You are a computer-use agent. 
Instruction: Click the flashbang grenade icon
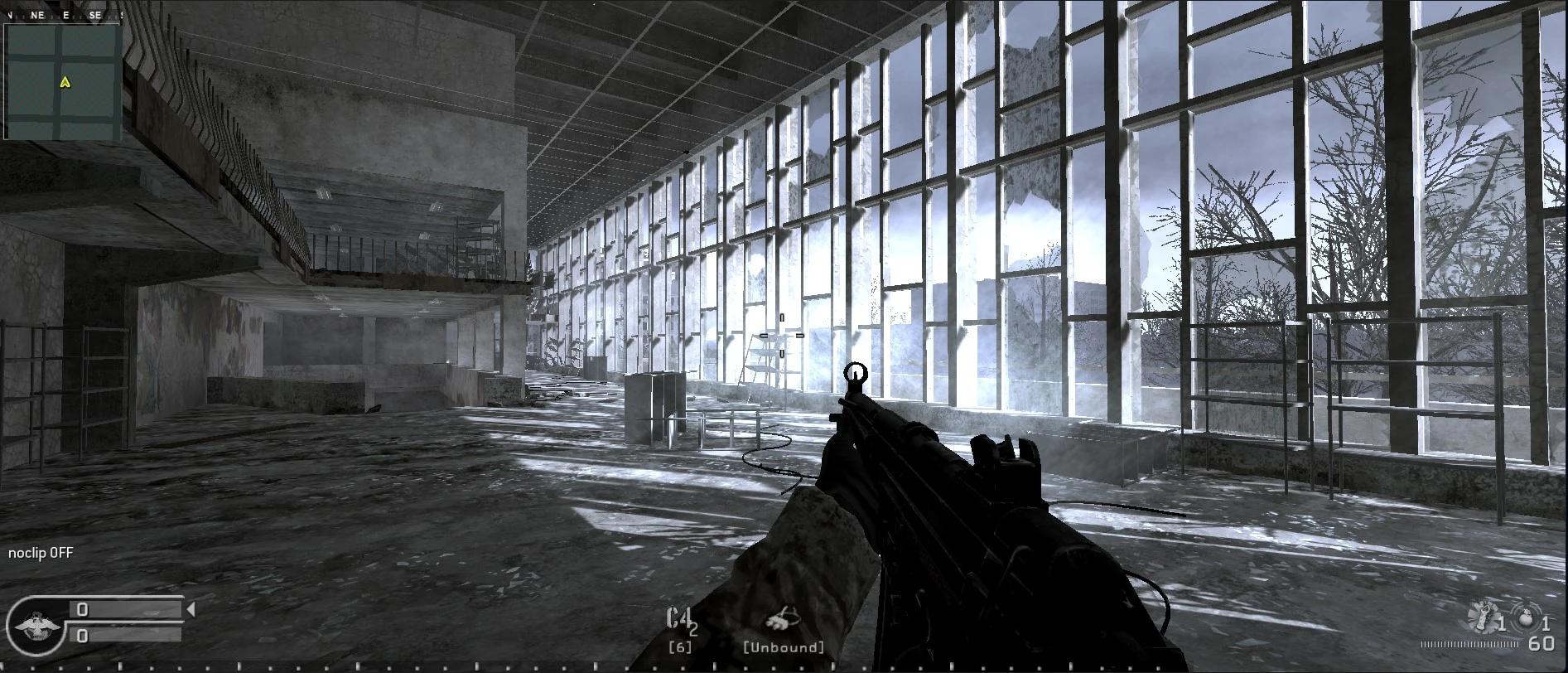1484,617
